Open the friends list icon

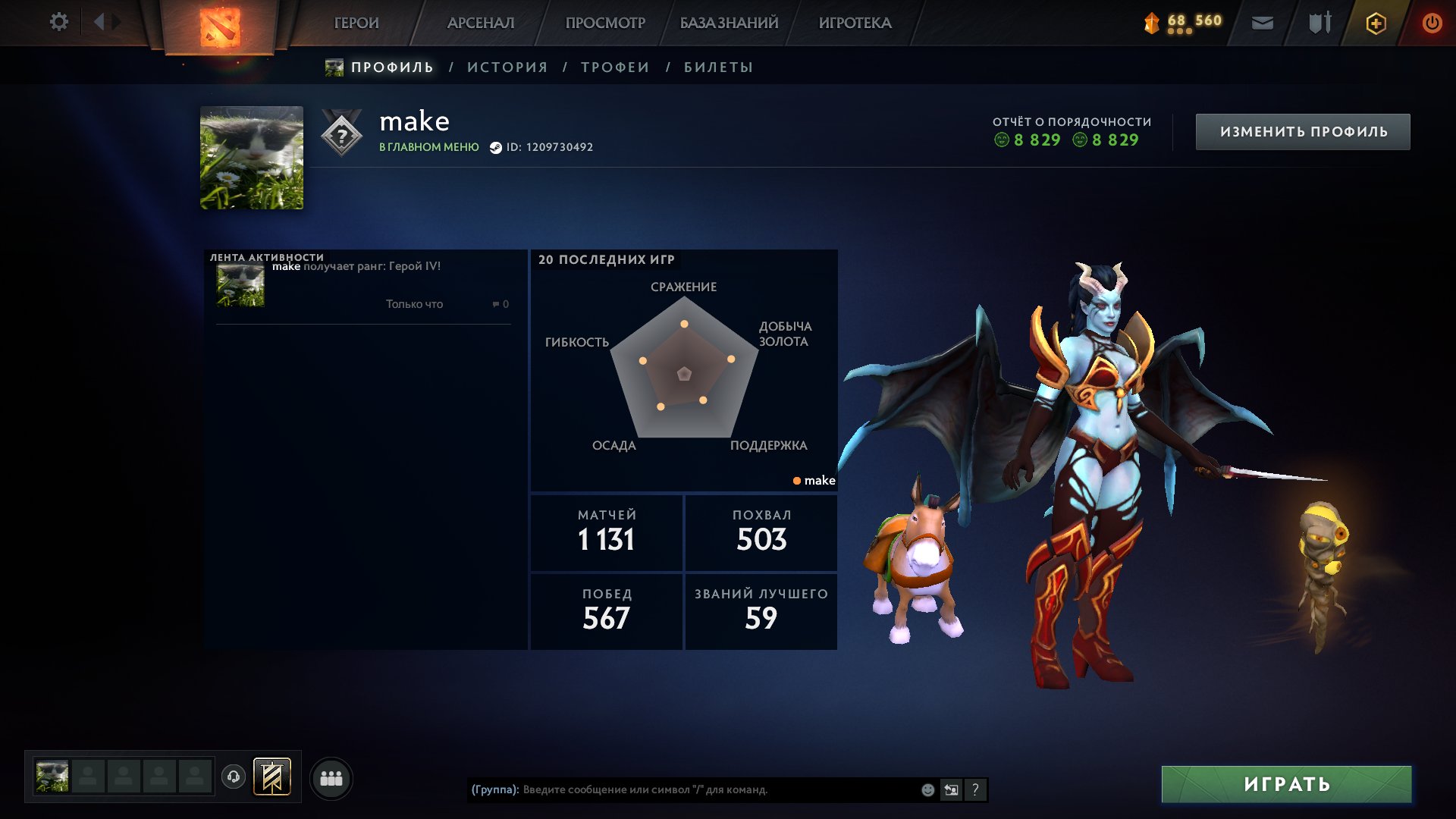[x=329, y=777]
